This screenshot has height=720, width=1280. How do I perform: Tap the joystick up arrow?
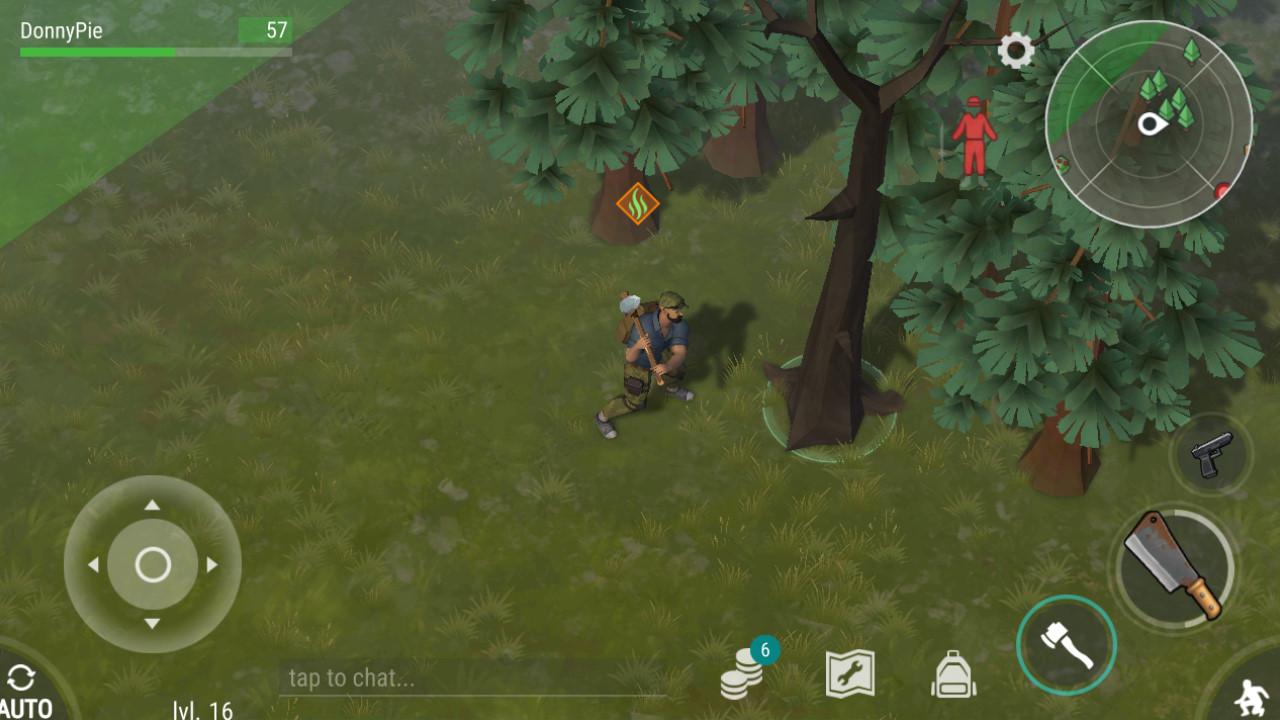[x=152, y=505]
